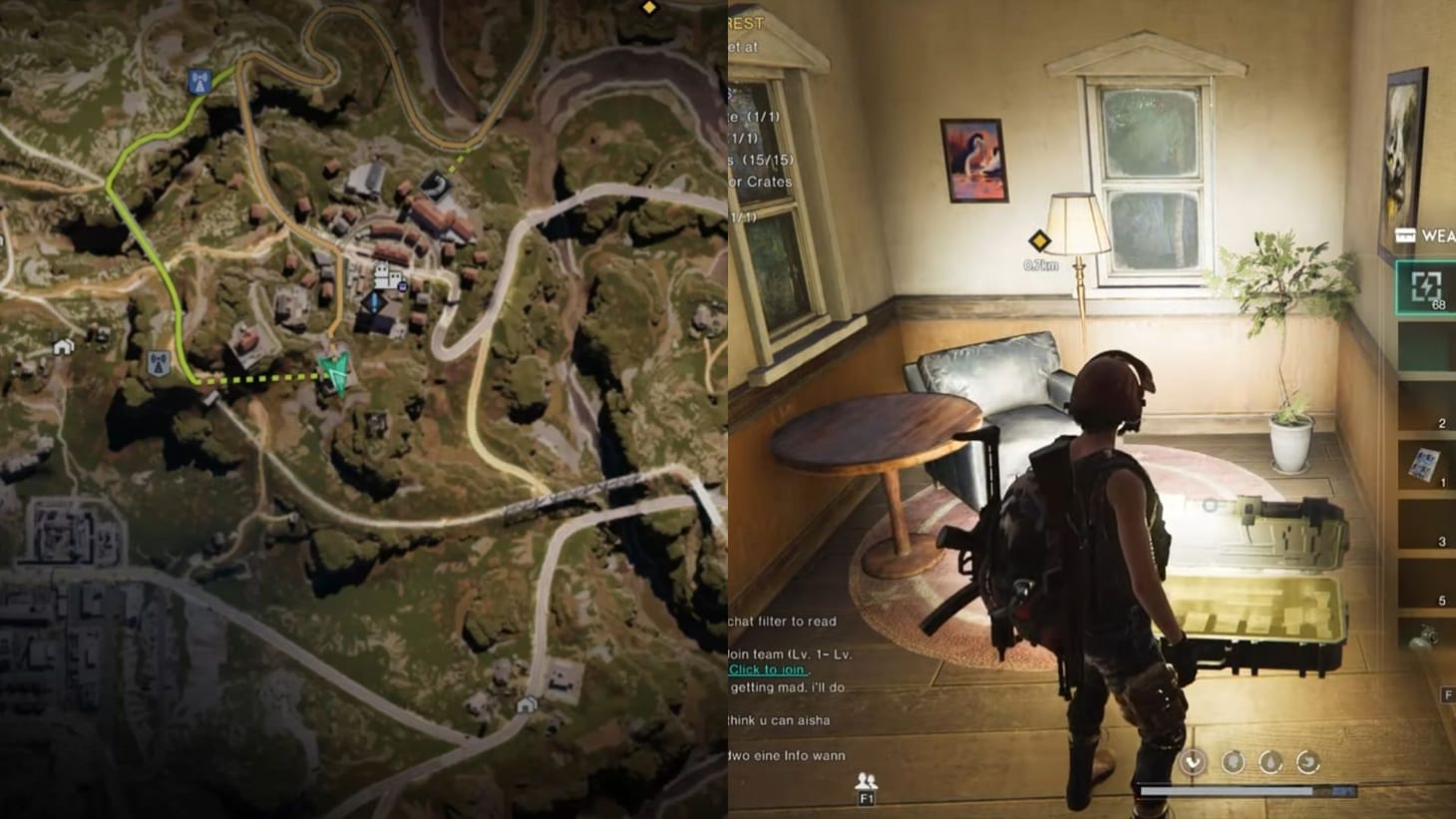Expand the Join team chat entry
The width and height of the screenshot is (1456, 819).
788,655
